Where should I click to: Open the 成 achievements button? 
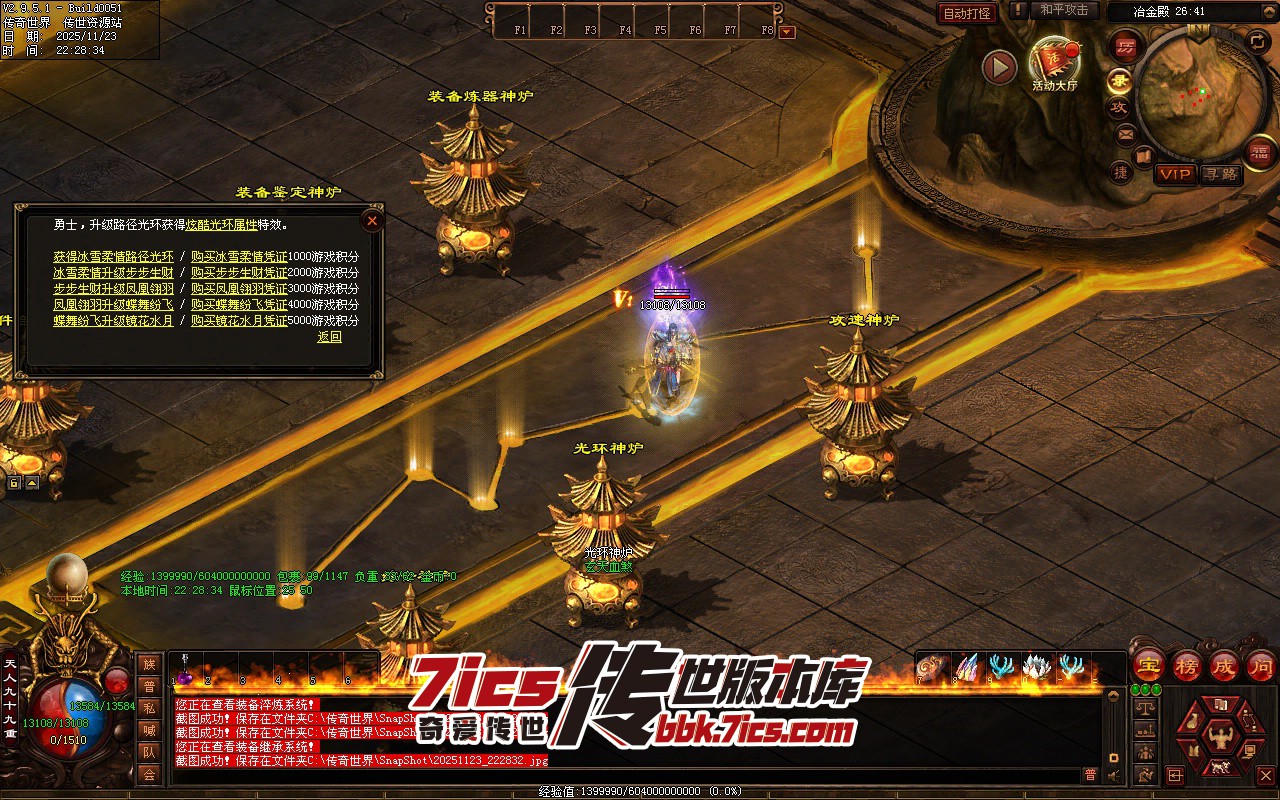1224,665
